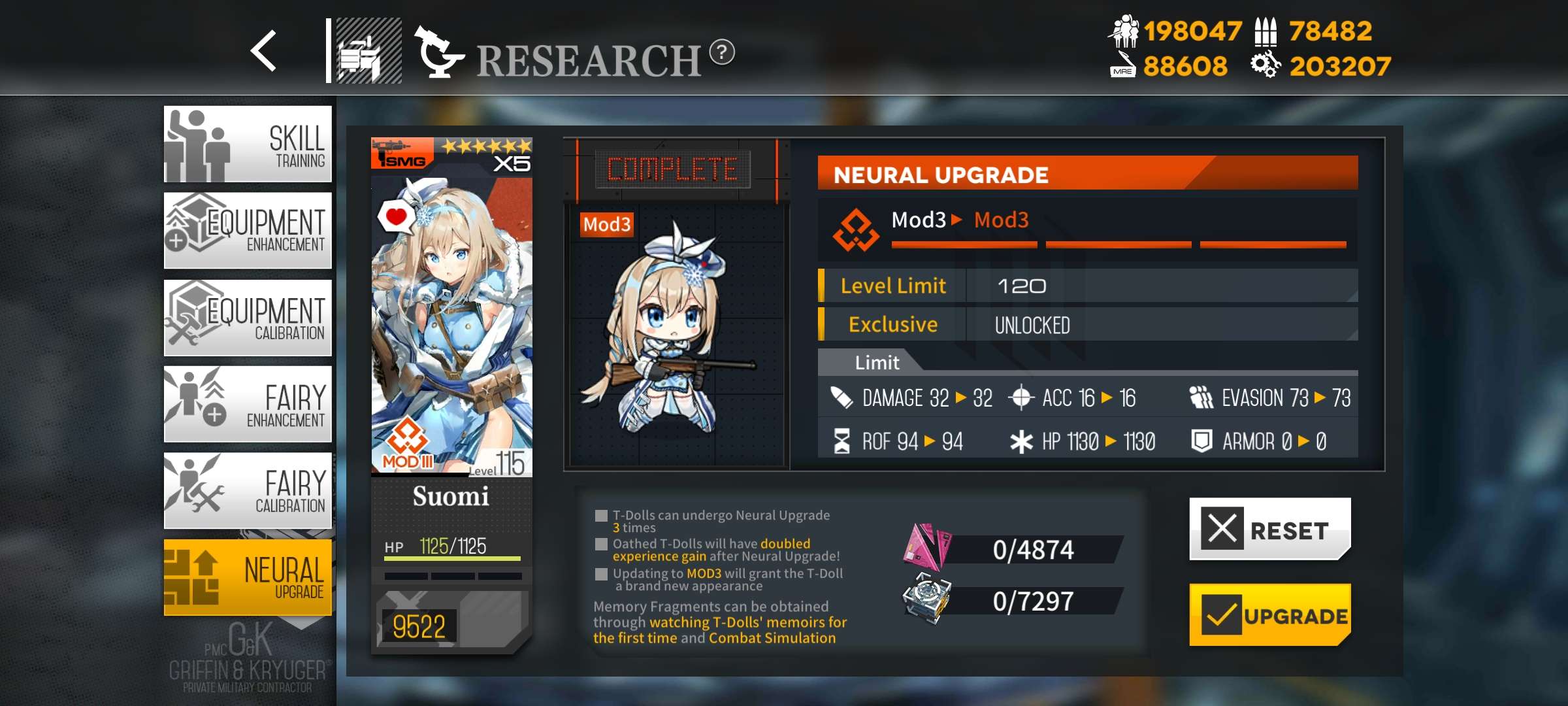Open the Research help question mark
1568x706 pixels.
tap(722, 52)
